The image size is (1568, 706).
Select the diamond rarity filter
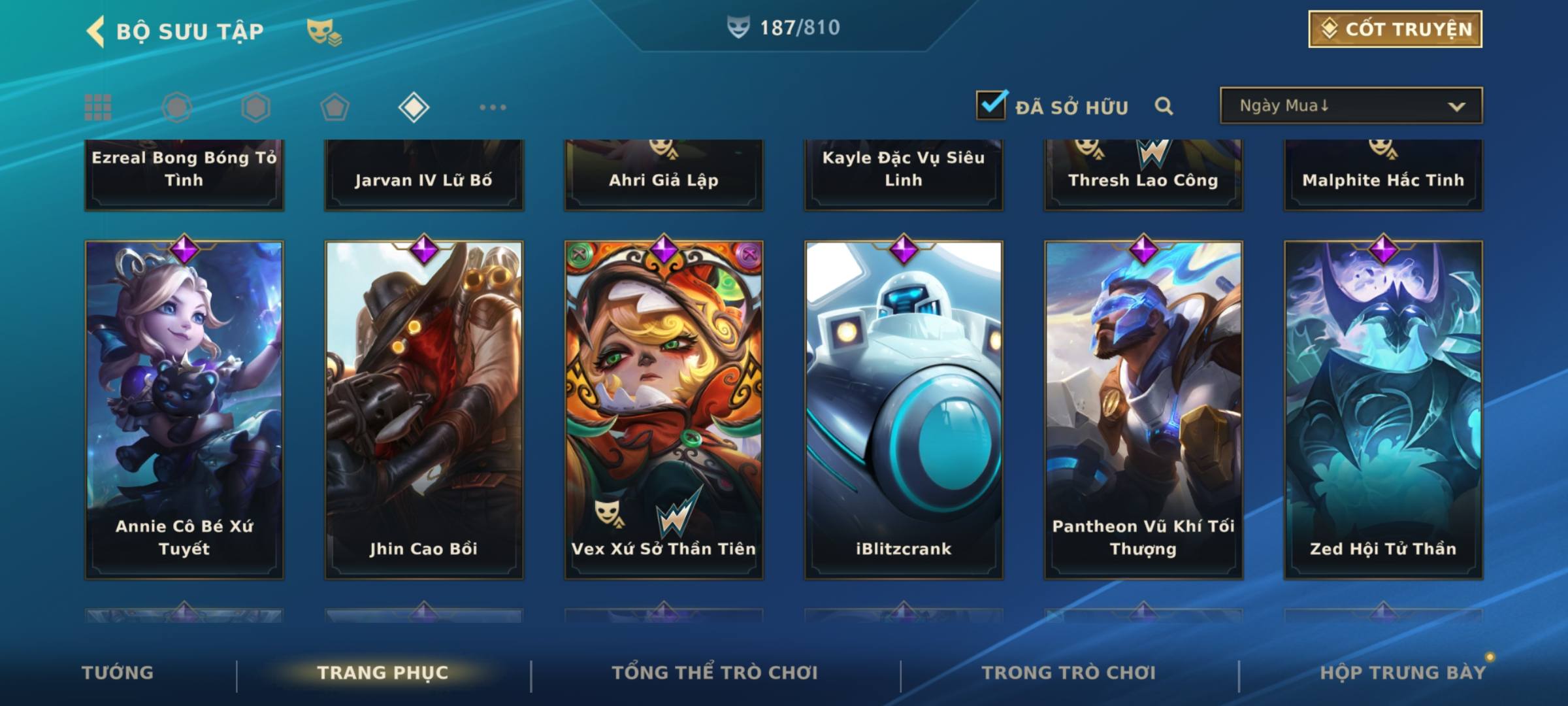click(x=414, y=107)
